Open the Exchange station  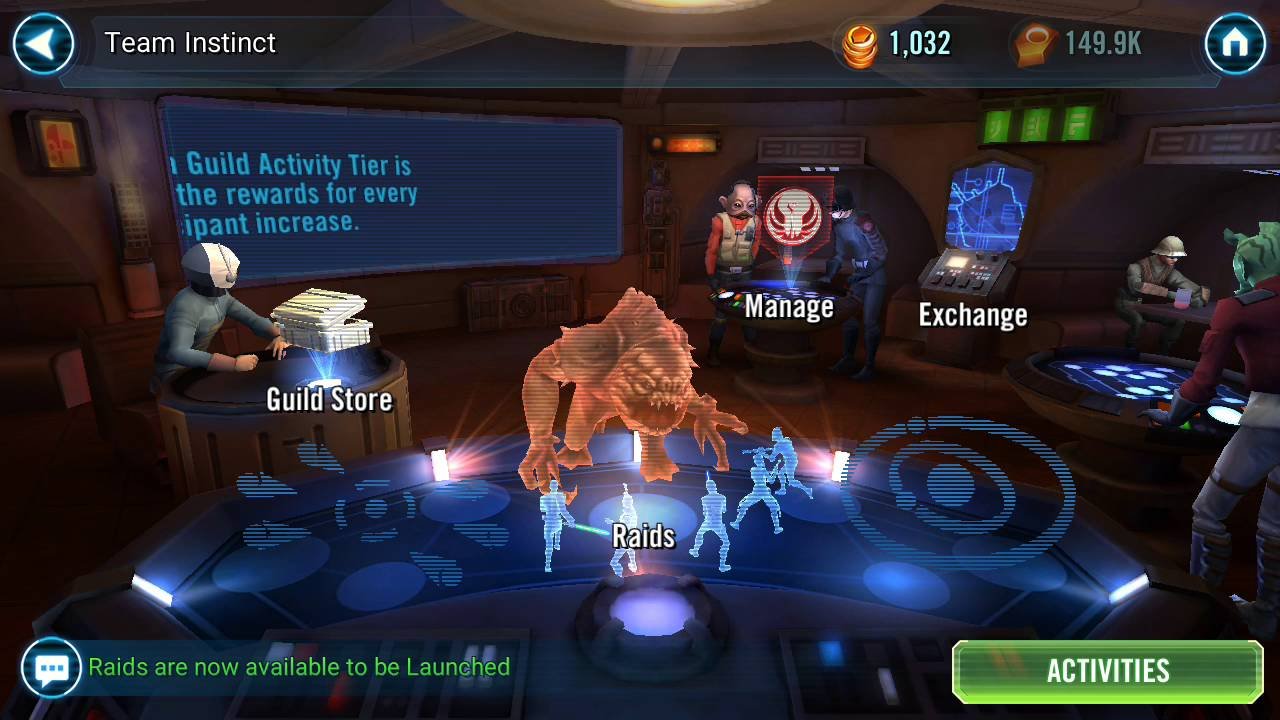pyautogui.click(x=973, y=315)
